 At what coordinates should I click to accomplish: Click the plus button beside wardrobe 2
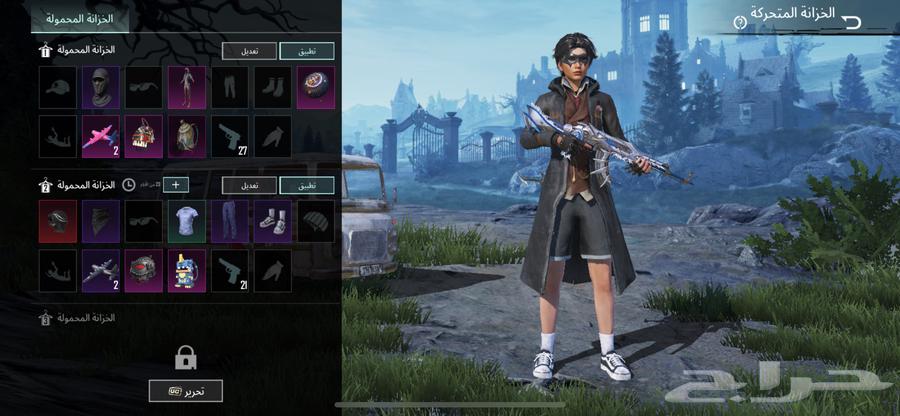tap(175, 185)
